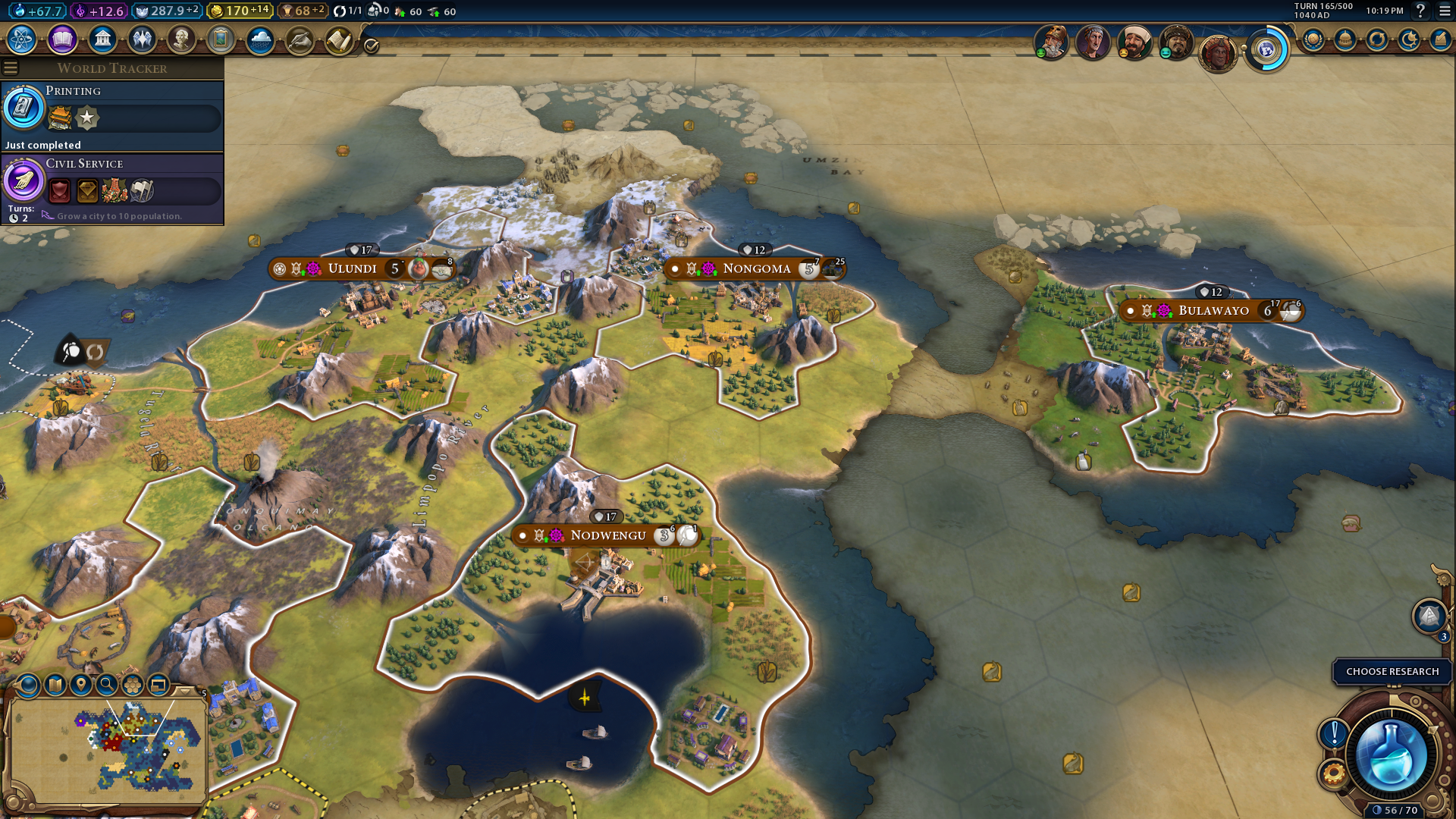Open the religion wings icon
Image resolution: width=1456 pixels, height=819 pixels.
(x=142, y=39)
